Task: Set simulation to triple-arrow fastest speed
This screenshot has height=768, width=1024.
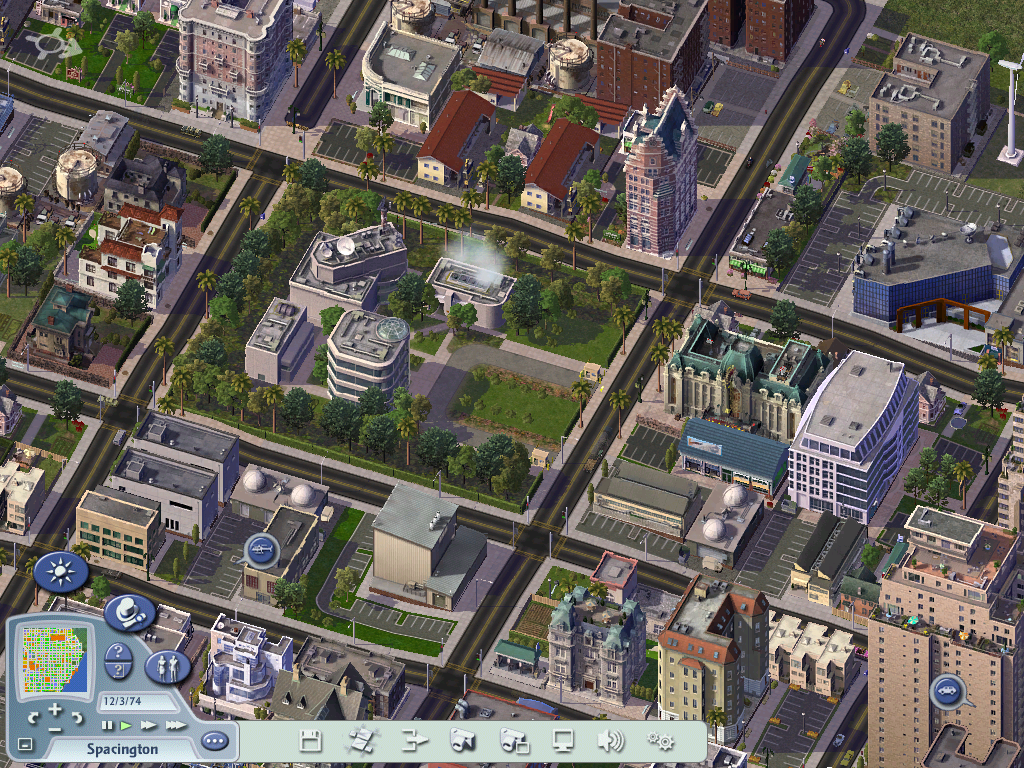Action: [175, 725]
